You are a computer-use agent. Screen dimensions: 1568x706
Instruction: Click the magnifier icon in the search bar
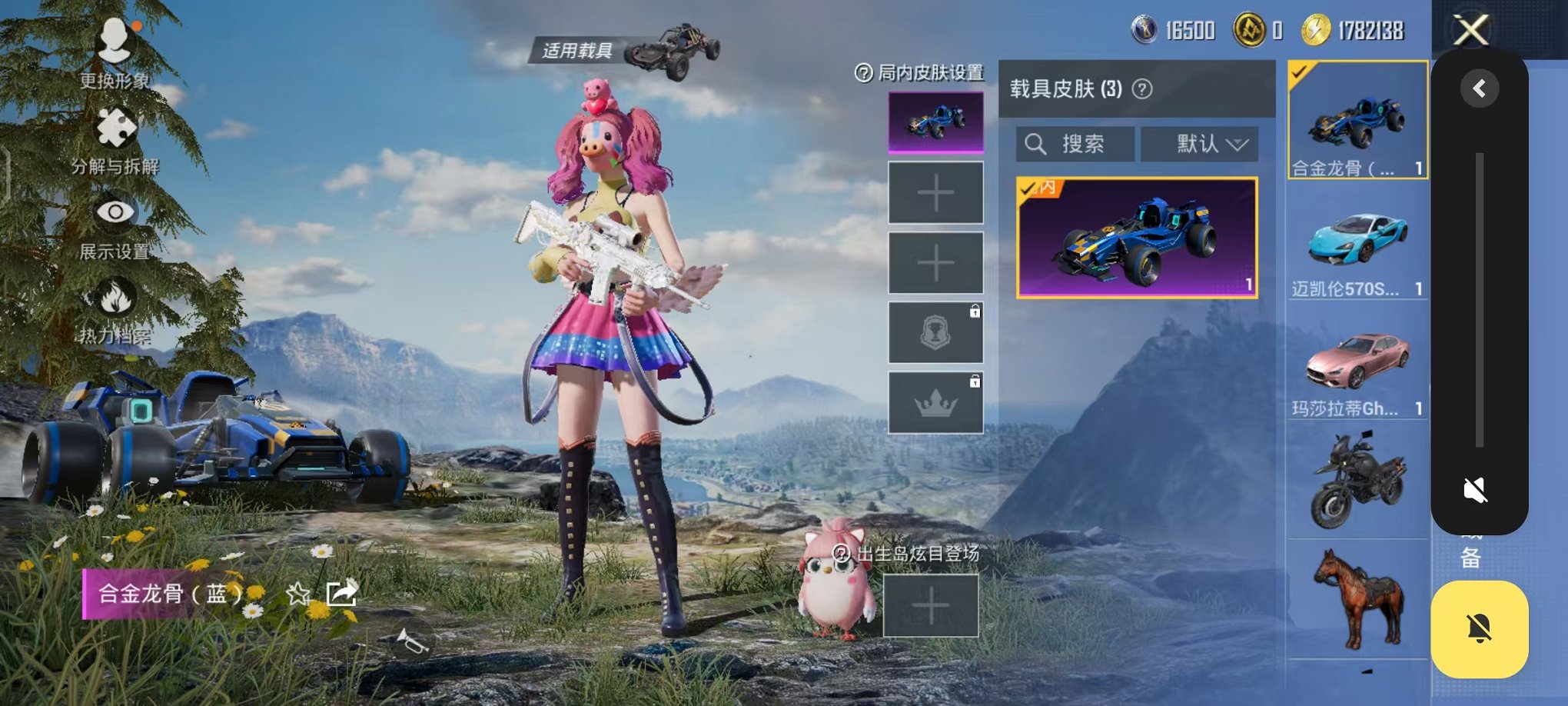pyautogui.click(x=1036, y=145)
